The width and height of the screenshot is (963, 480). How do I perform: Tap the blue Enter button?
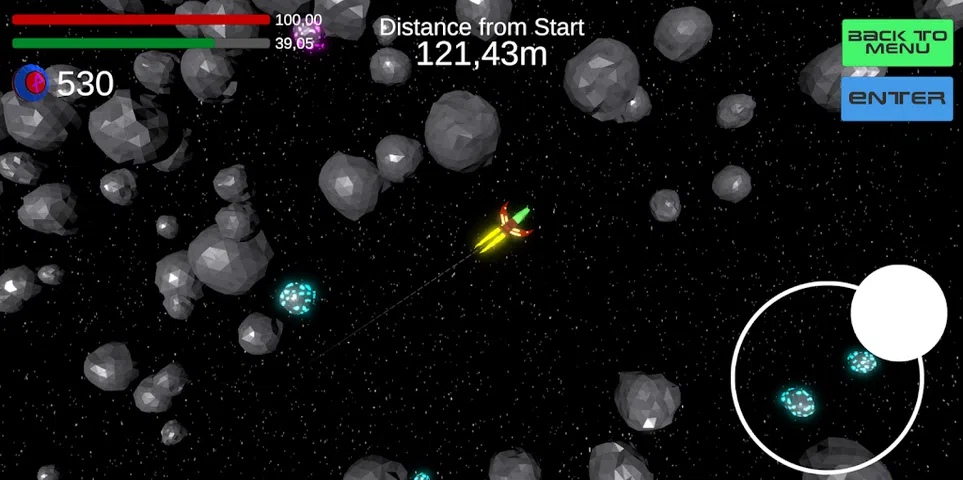coord(897,98)
